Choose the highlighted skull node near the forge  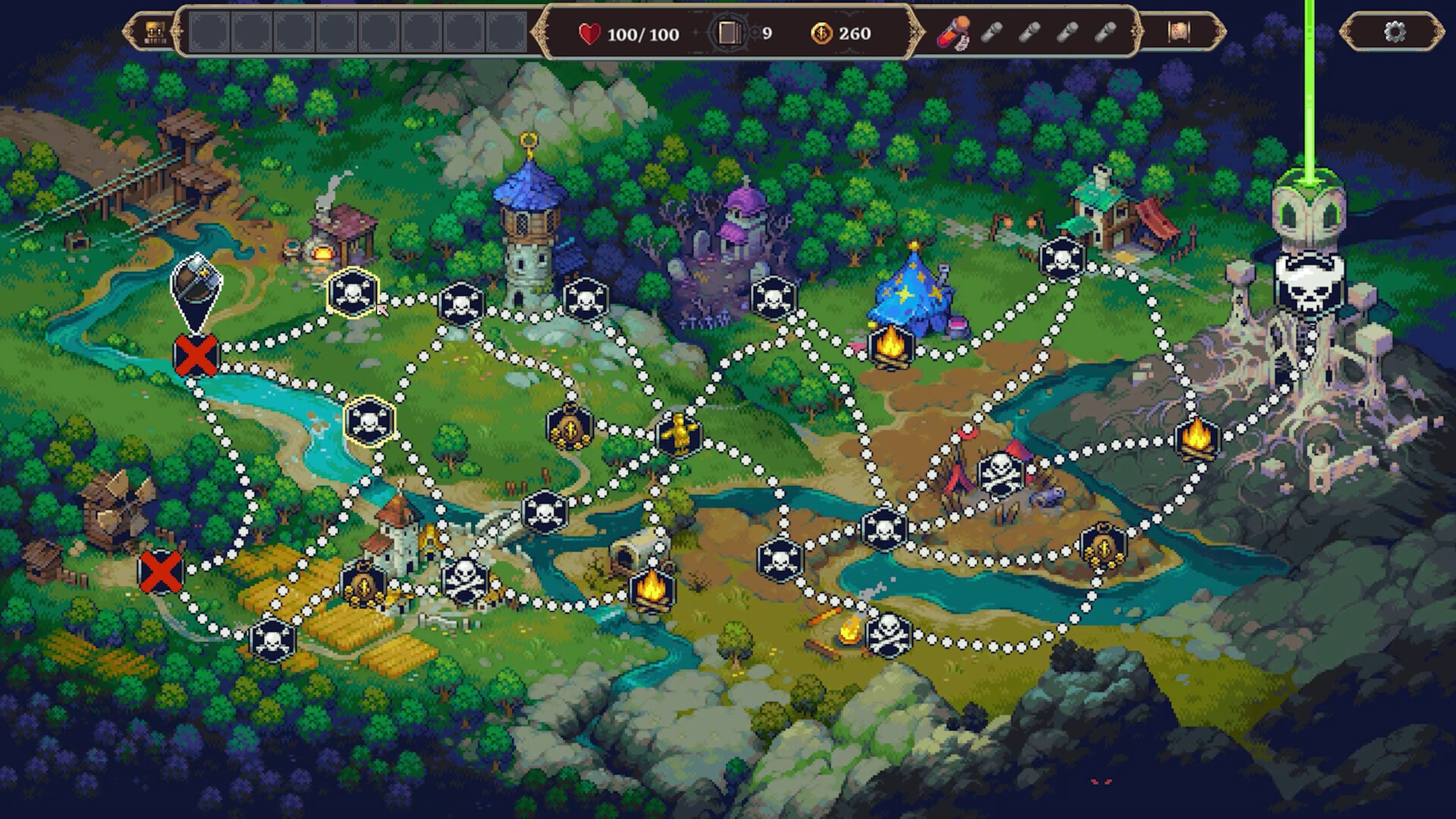(x=353, y=293)
